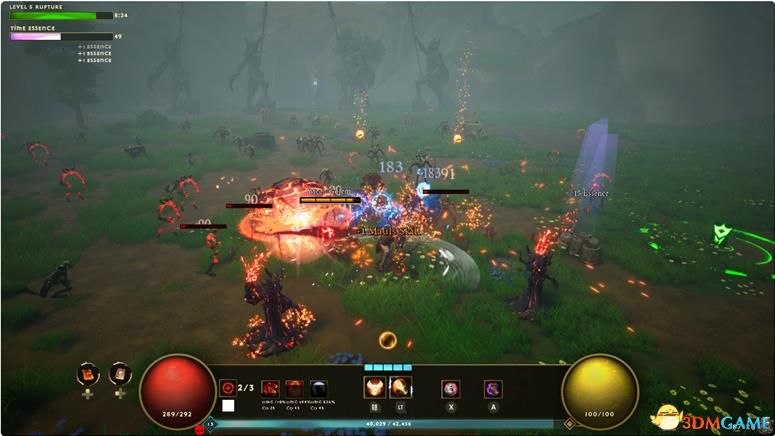Select the dark red square buff icon

[x=294, y=388]
